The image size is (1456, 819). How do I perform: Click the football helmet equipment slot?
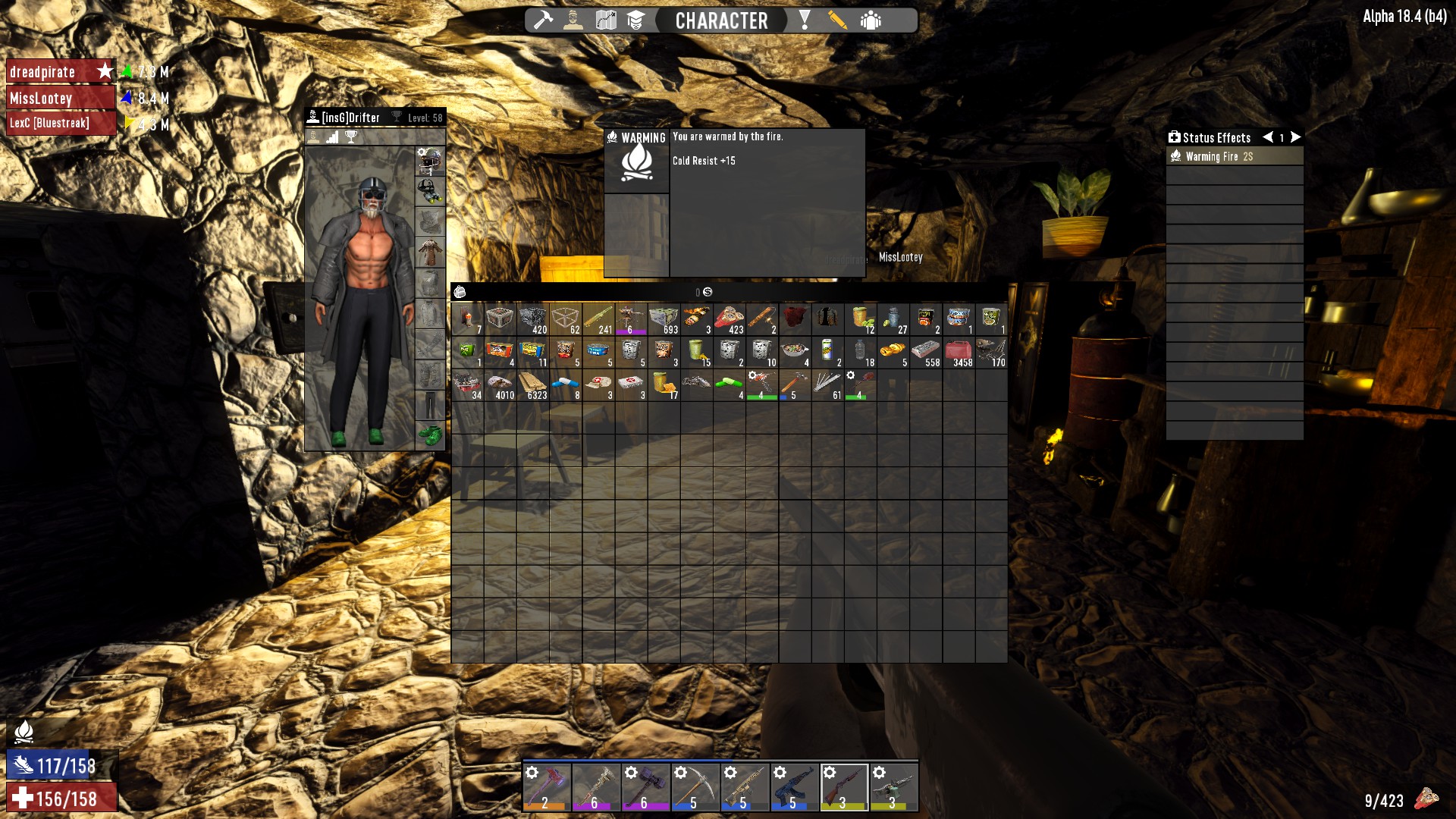tap(430, 161)
